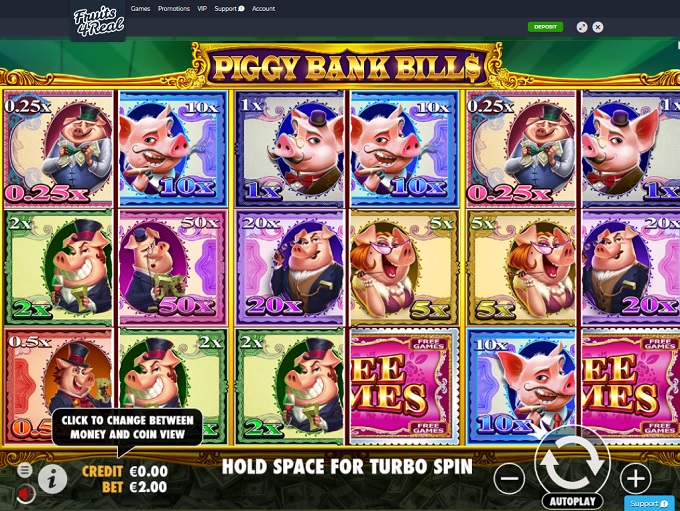Open the Games page

pos(140,8)
